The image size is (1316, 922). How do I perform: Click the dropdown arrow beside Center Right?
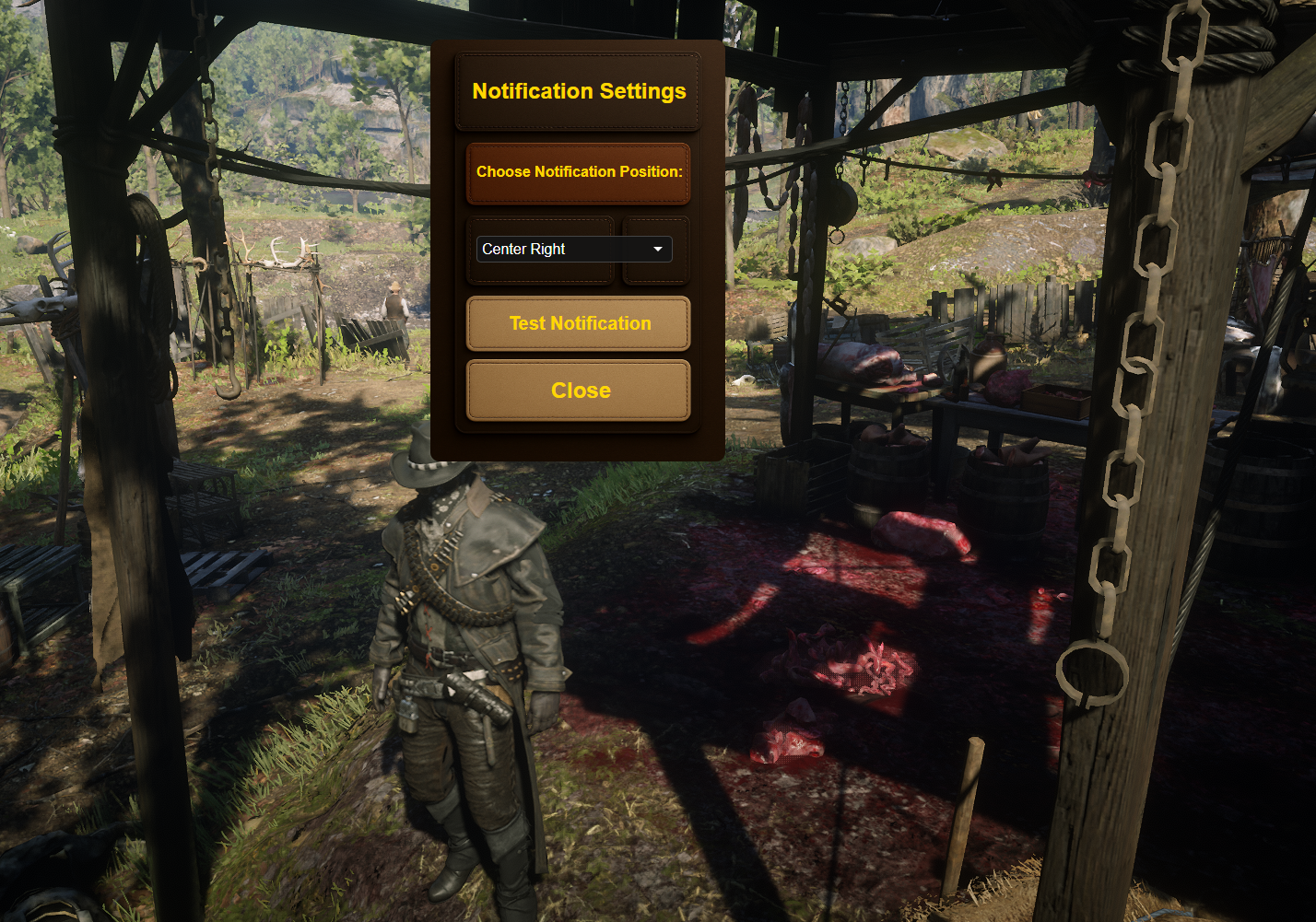click(x=656, y=249)
